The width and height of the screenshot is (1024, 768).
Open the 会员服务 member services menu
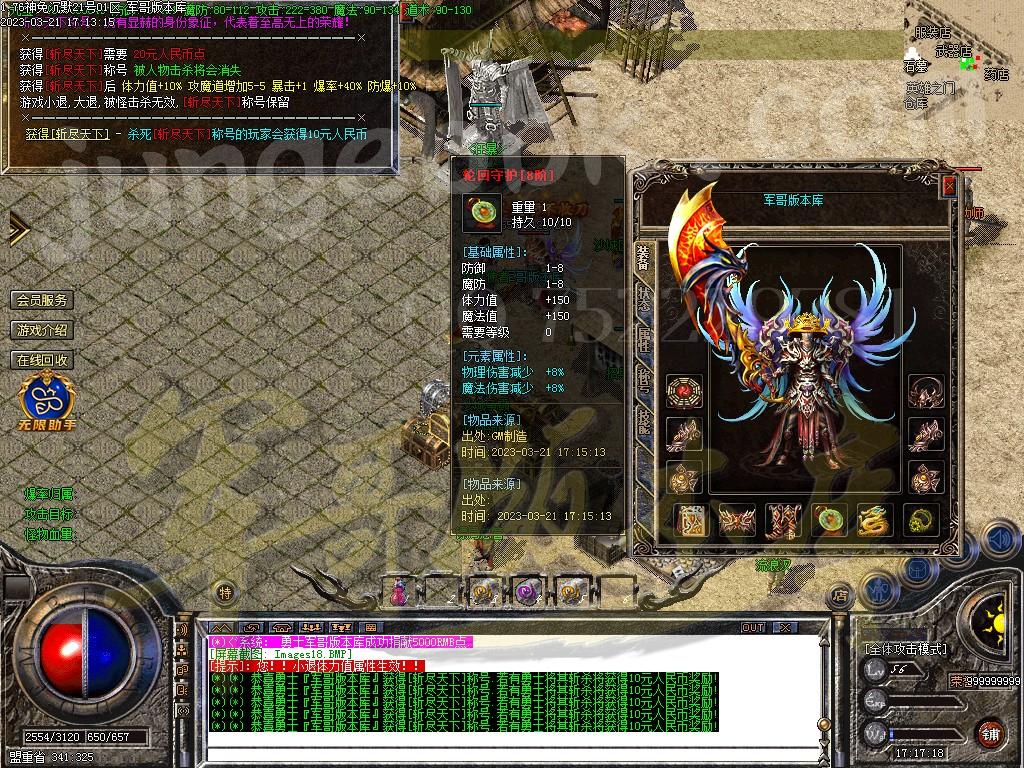pos(42,300)
